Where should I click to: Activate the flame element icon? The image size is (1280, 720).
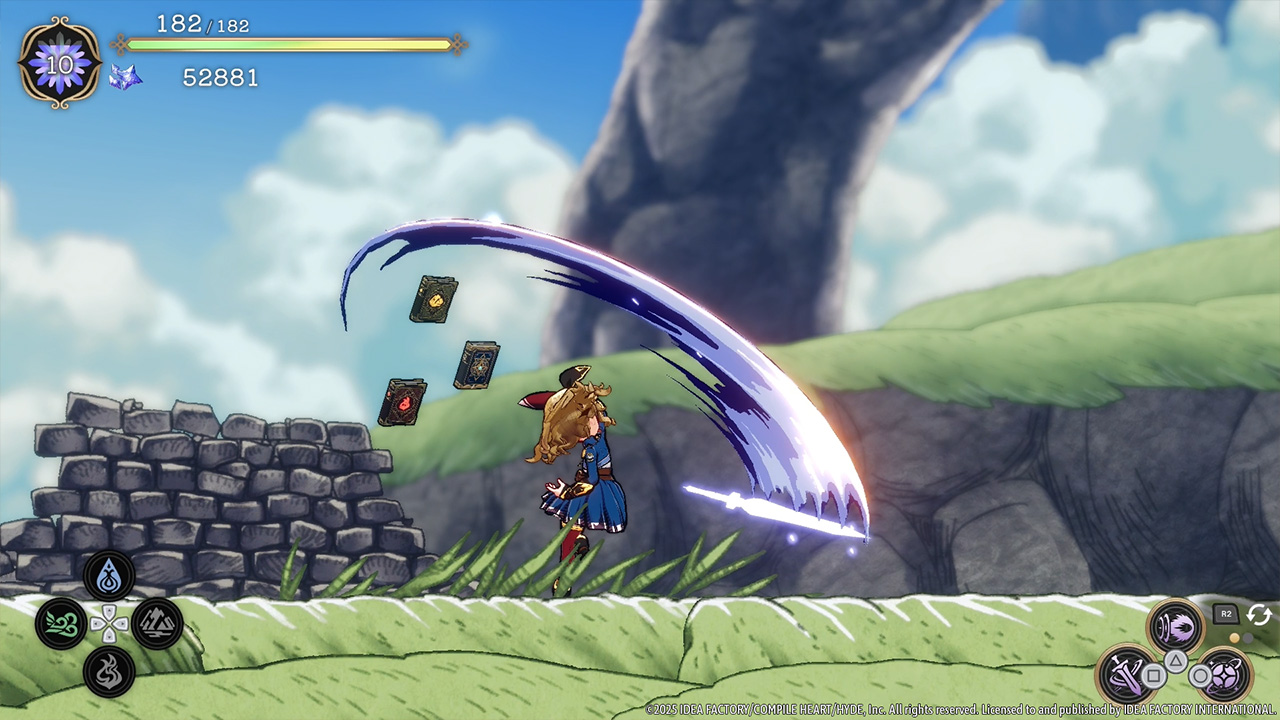109,671
